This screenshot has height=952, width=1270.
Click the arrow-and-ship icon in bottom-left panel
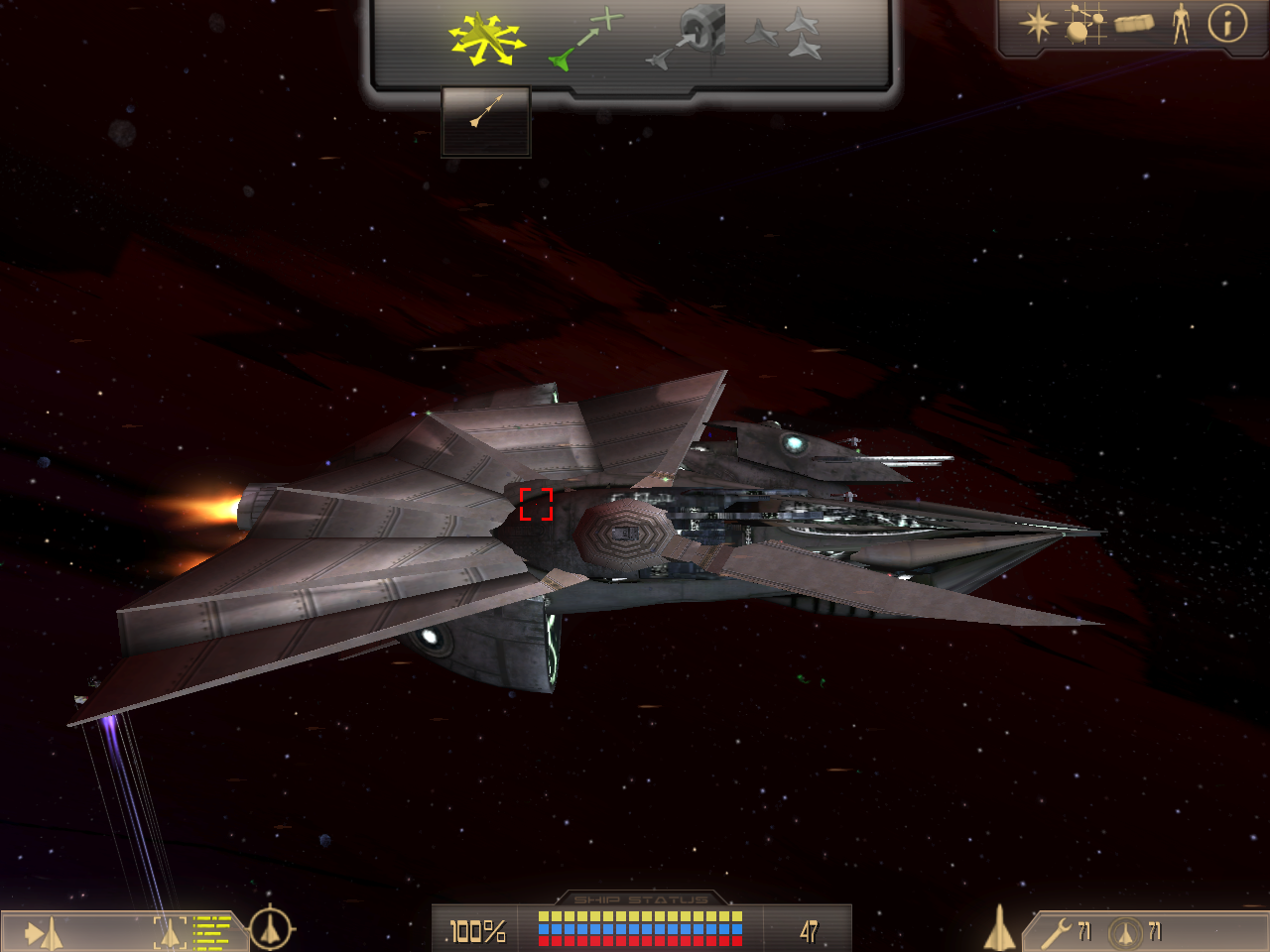coord(44,933)
